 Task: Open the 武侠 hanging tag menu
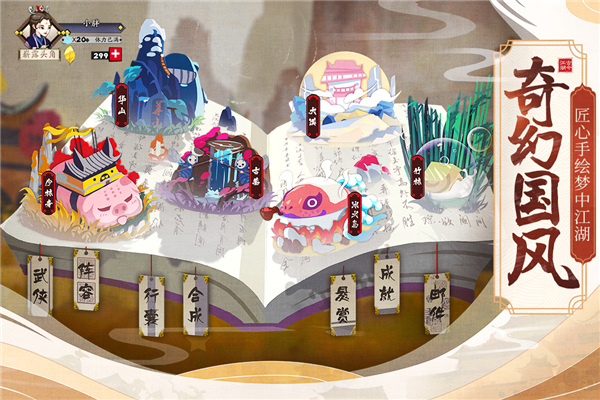pyautogui.click(x=40, y=285)
